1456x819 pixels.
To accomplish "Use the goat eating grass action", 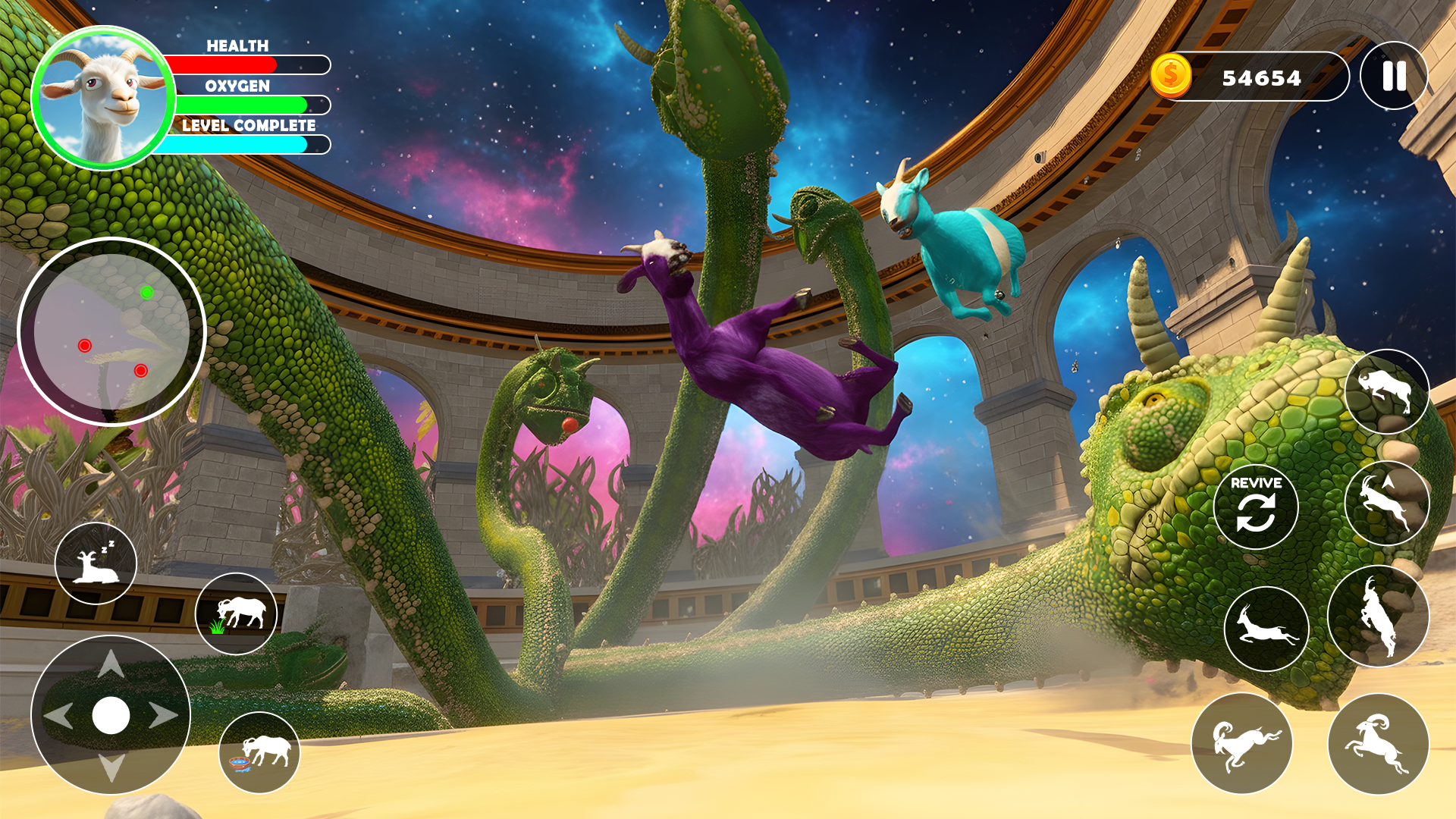I will [237, 613].
